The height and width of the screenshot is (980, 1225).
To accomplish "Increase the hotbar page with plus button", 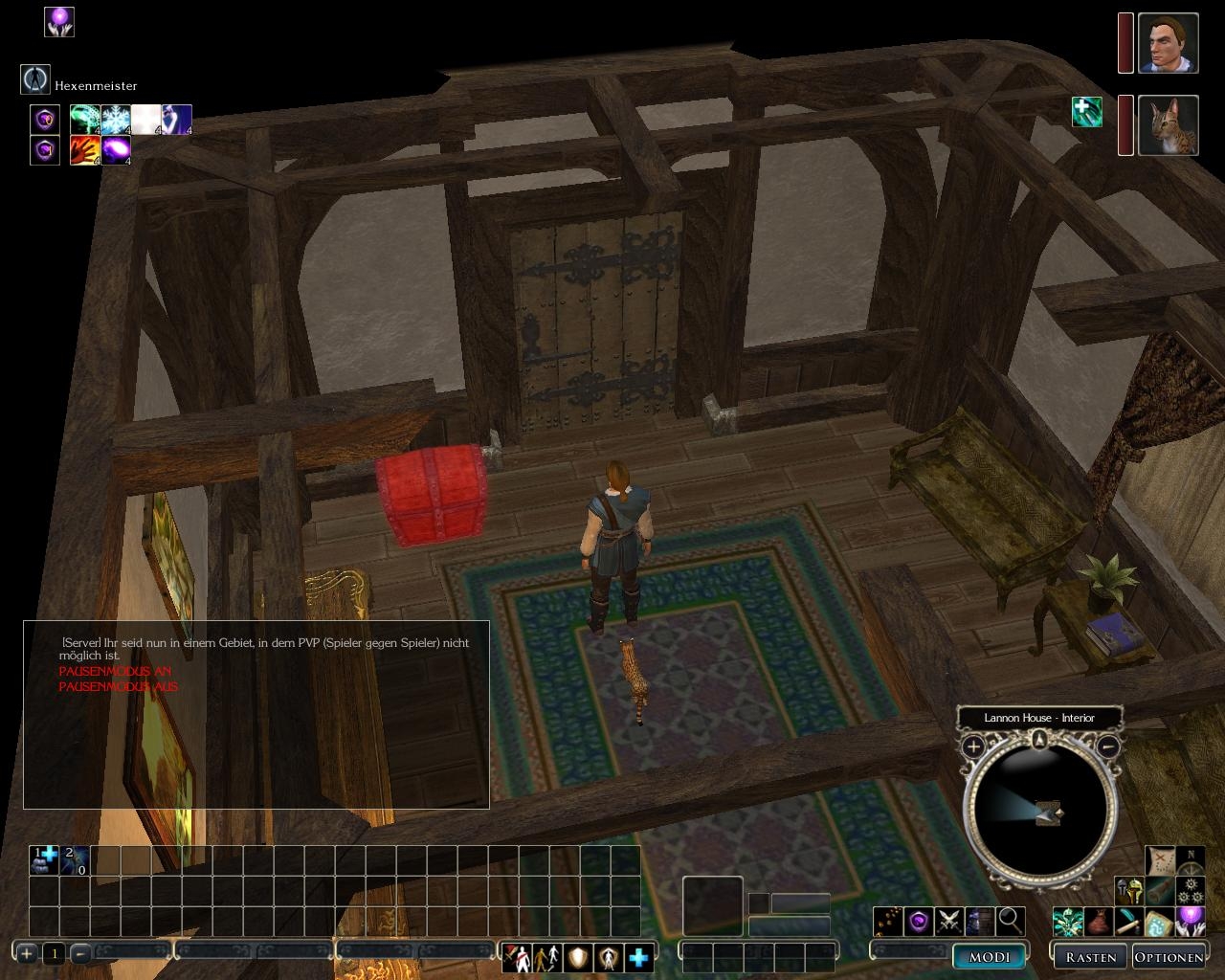I will coord(27,953).
